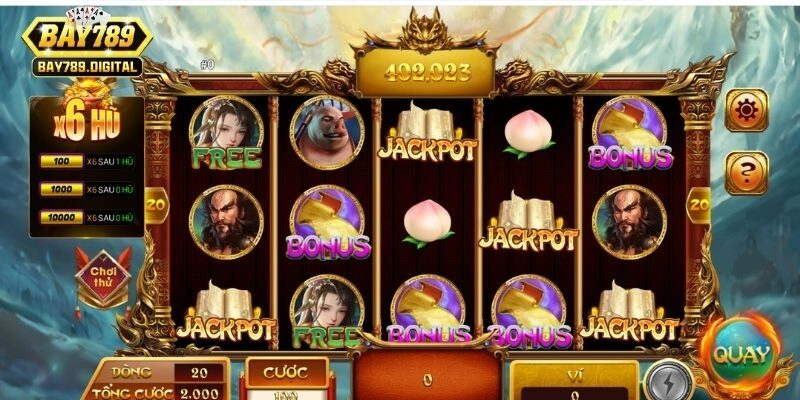This screenshot has height=400, width=800.
Task: Open the gear settings menu
Action: click(x=746, y=110)
